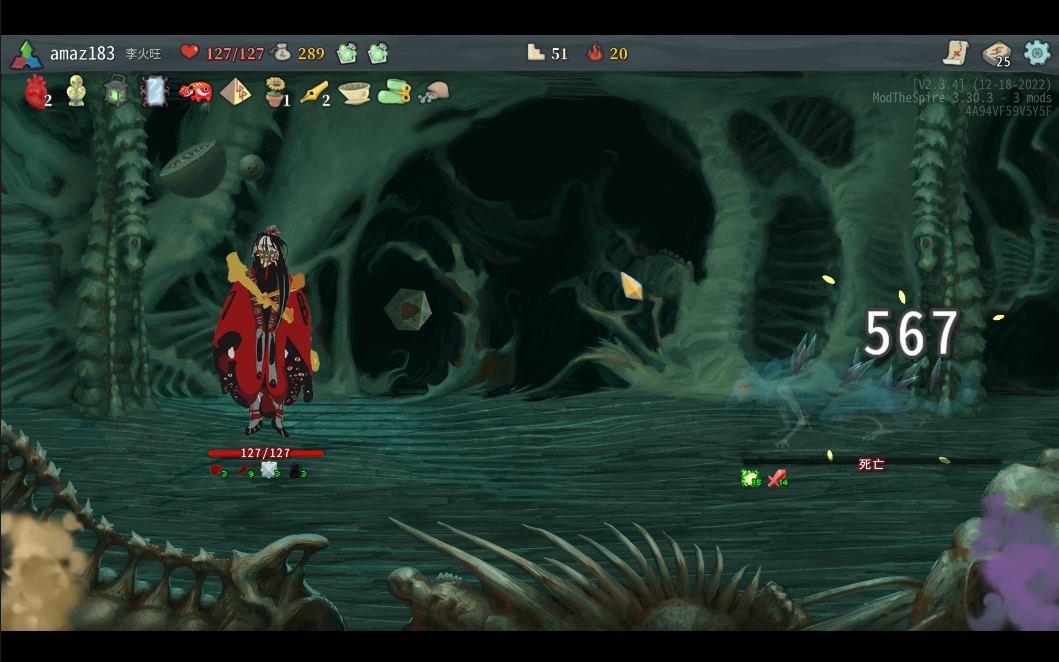Inspect the green lantern relic
1059x662 pixels.
(115, 92)
